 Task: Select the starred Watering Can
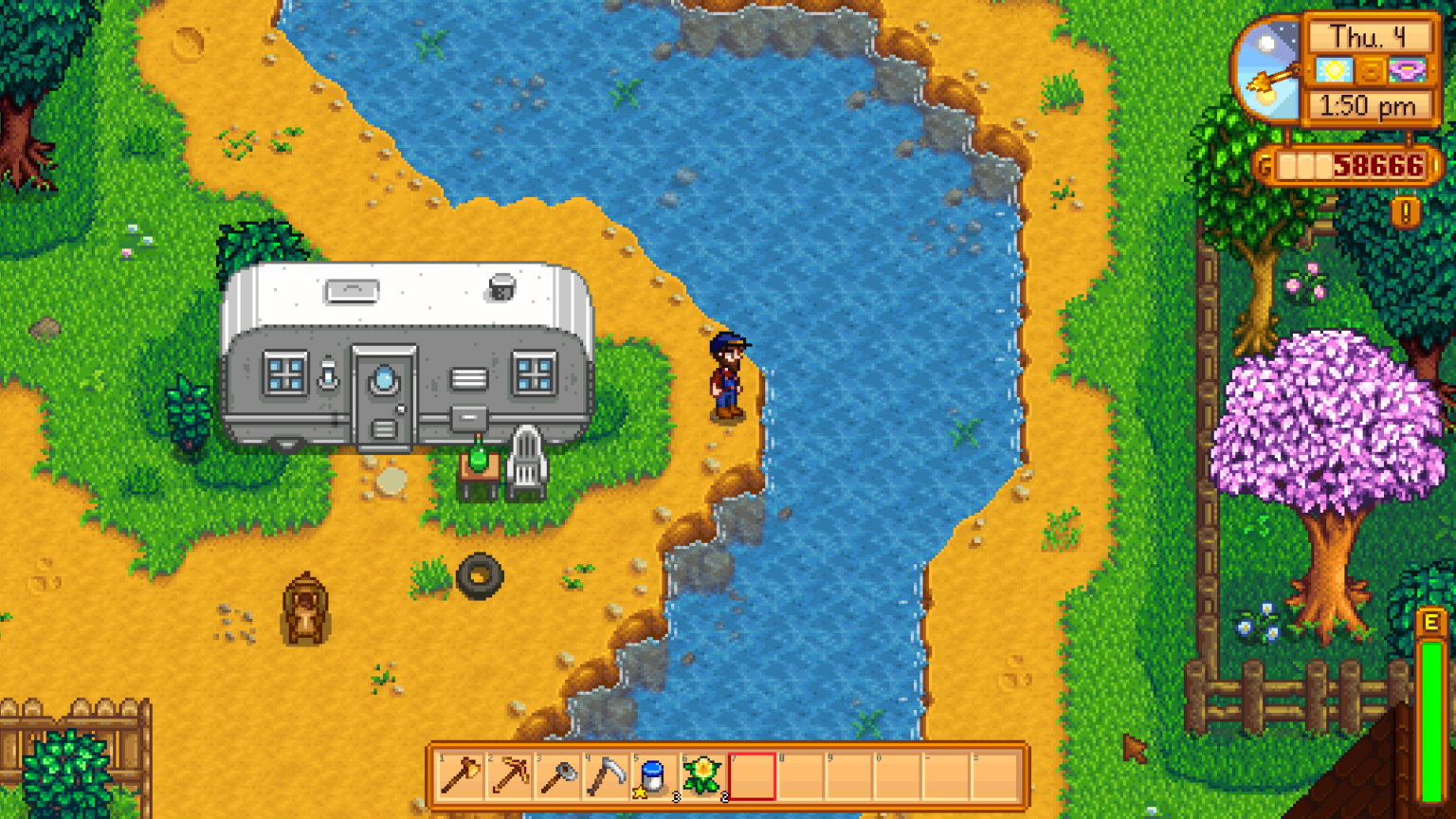[655, 777]
